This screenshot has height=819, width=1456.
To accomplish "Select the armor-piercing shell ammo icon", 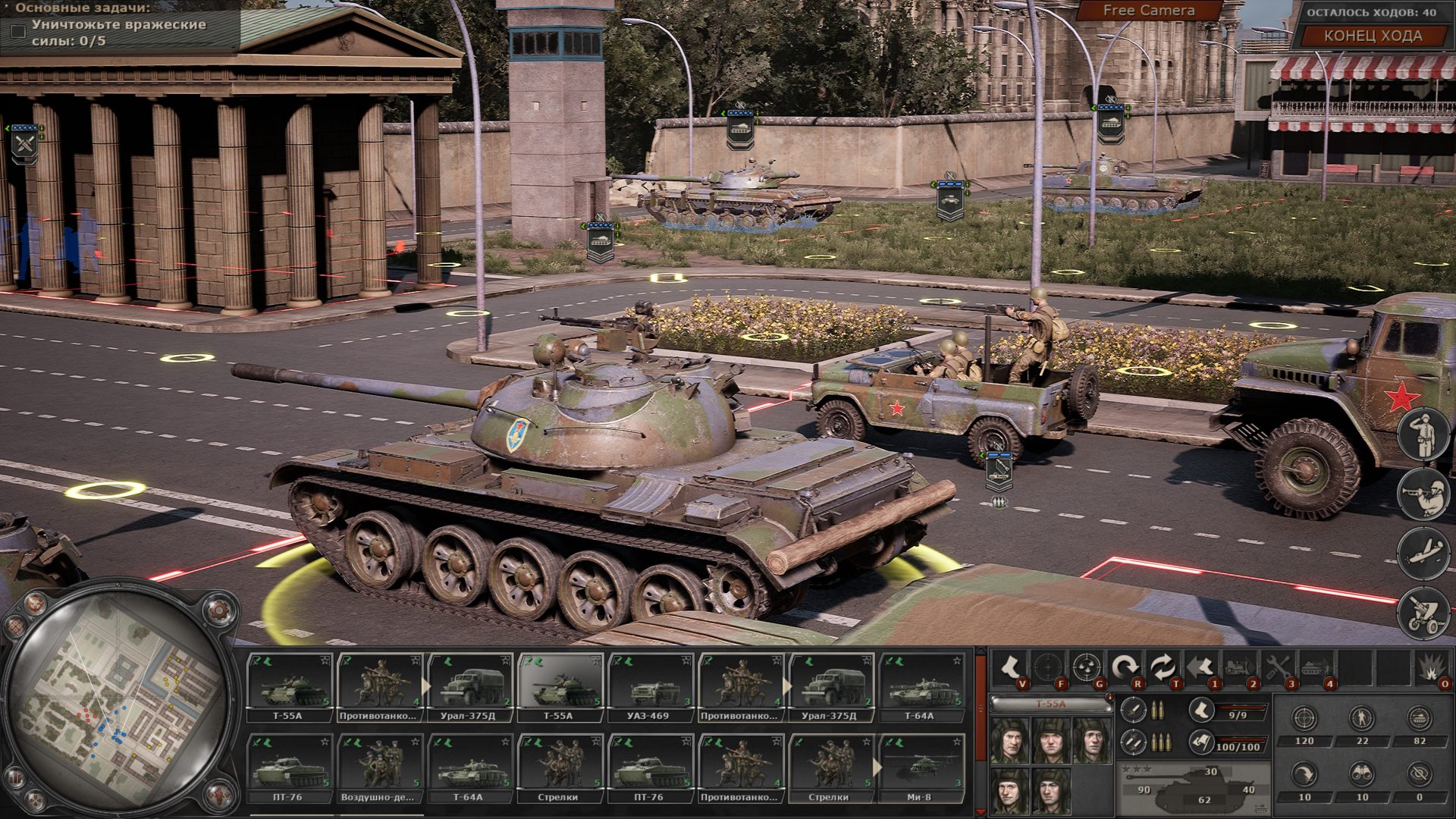I will (x=1134, y=711).
